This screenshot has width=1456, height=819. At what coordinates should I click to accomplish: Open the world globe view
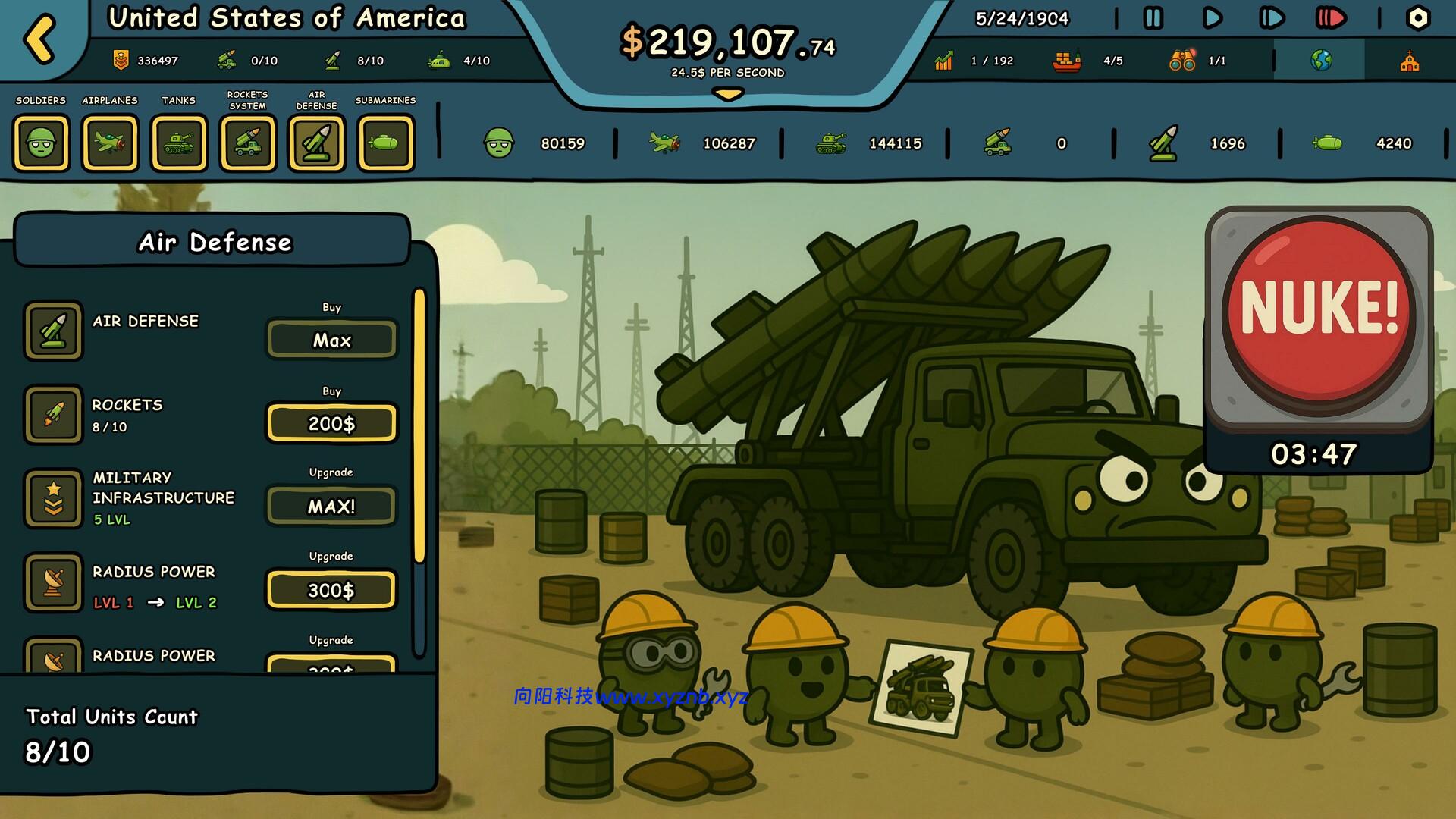[x=1320, y=61]
